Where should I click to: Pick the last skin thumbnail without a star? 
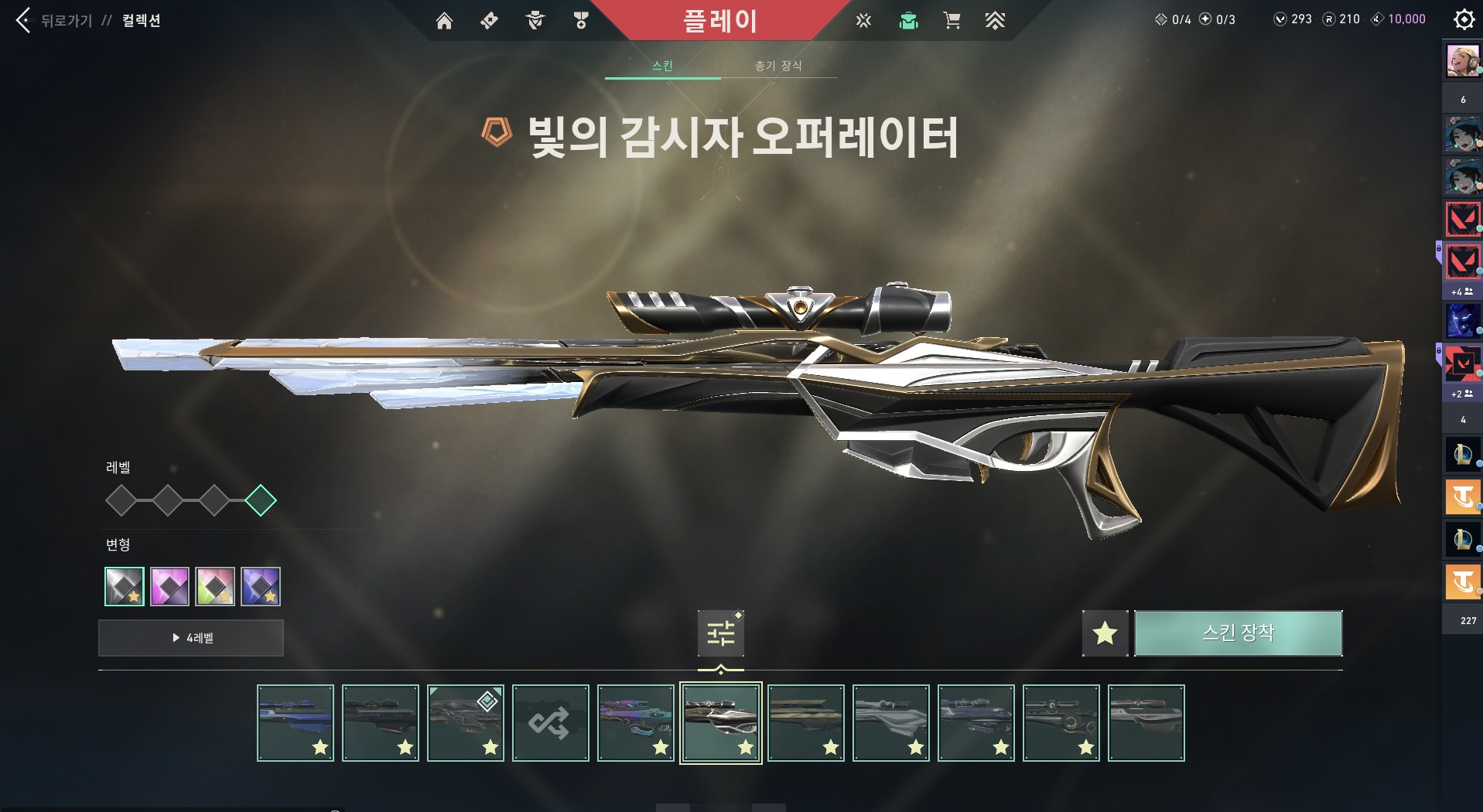1146,723
